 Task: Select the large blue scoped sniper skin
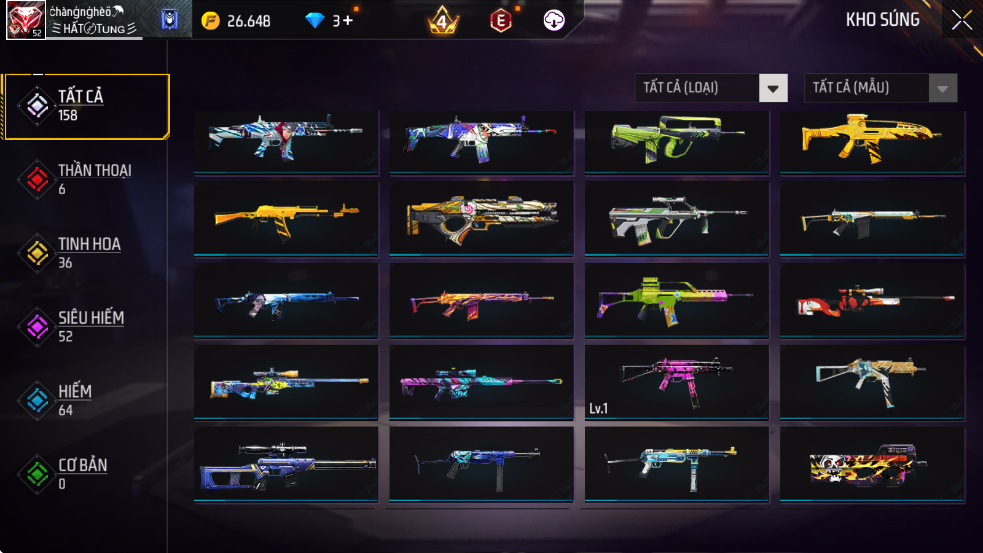[286, 464]
